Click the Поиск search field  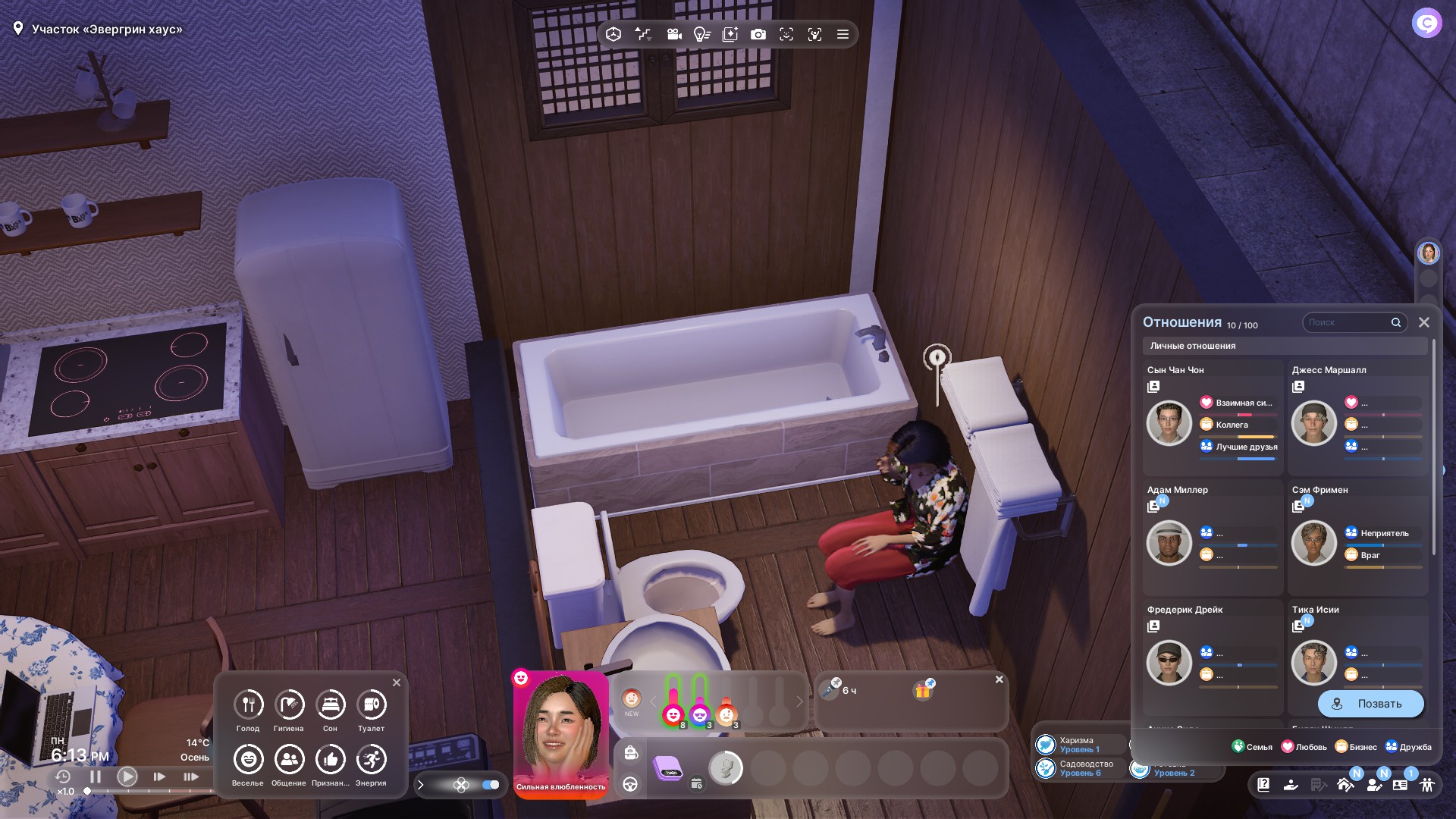(x=1348, y=322)
